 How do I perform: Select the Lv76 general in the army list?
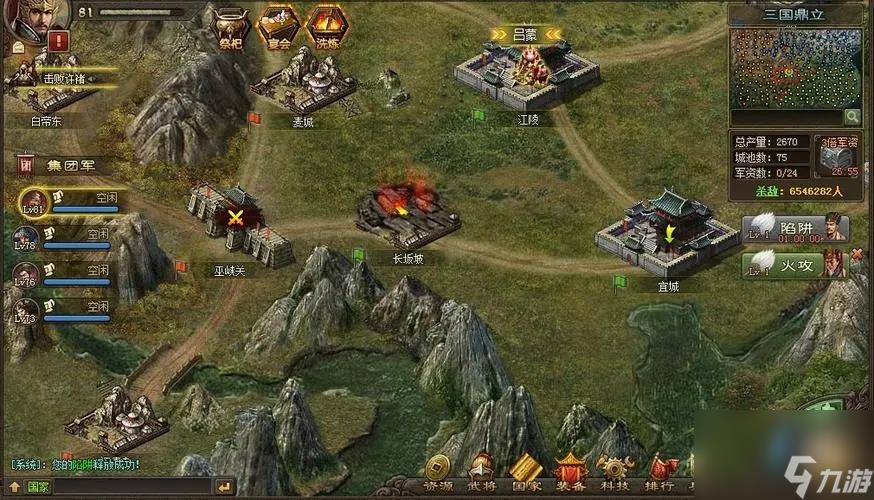click(26, 276)
